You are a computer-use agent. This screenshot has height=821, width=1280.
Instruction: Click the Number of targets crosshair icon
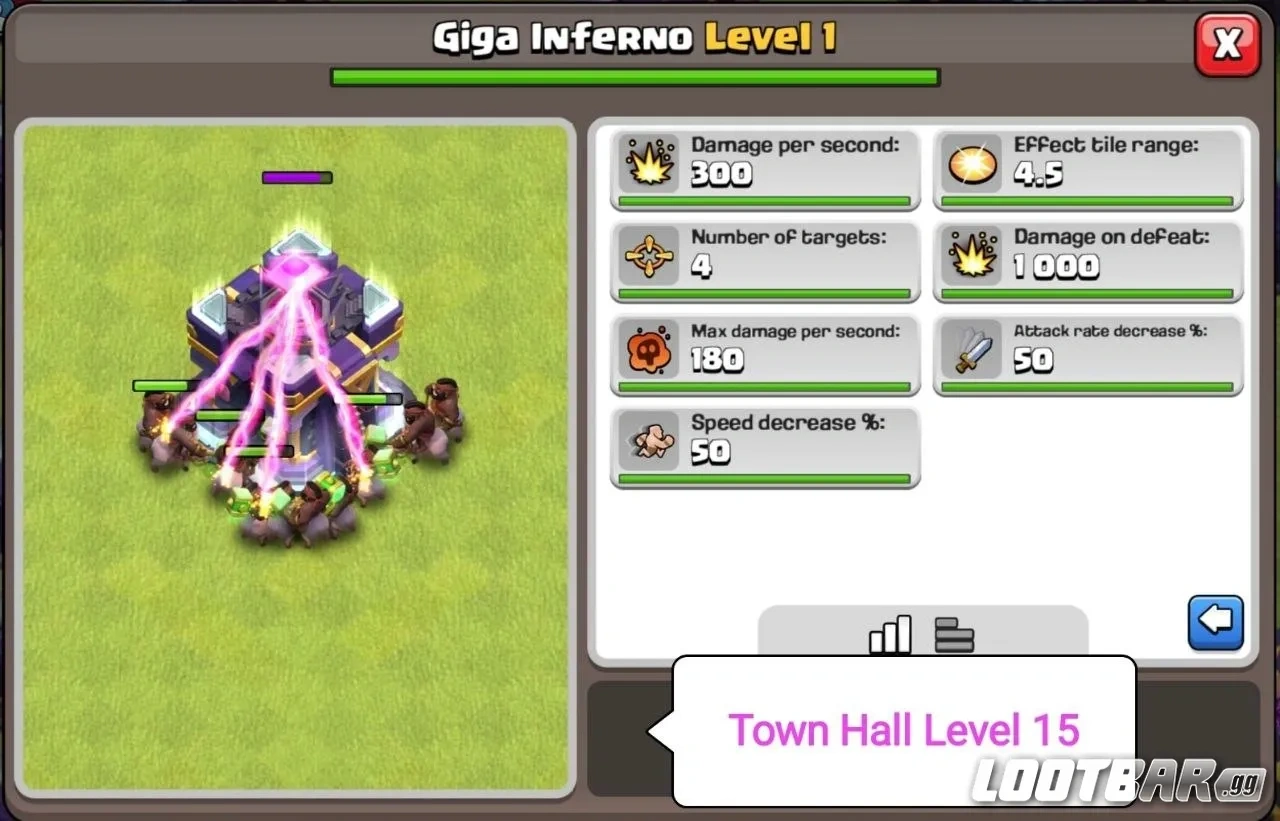(650, 256)
